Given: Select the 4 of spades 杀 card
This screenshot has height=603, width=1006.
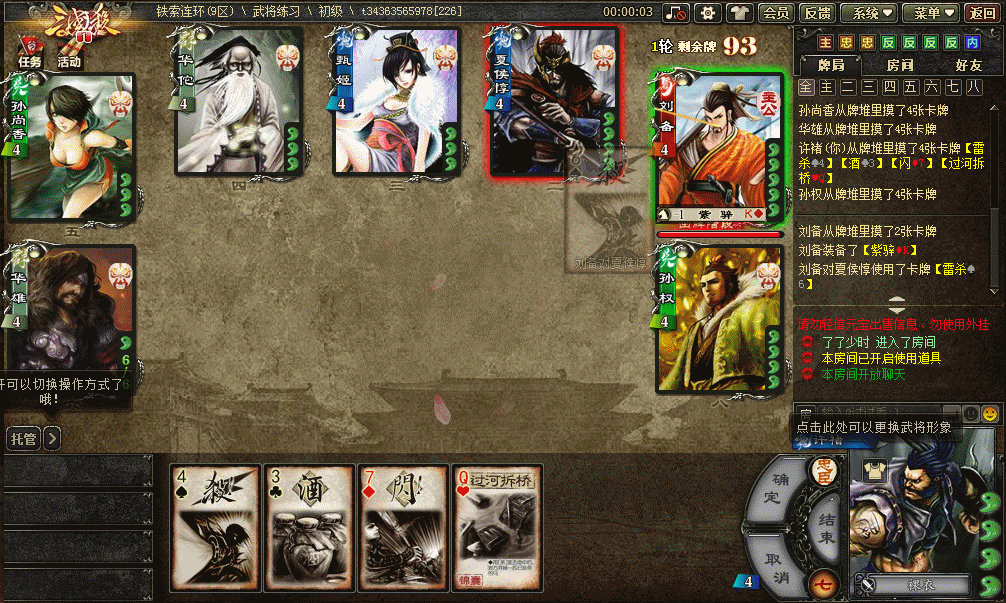Looking at the screenshot, I should coord(215,526).
